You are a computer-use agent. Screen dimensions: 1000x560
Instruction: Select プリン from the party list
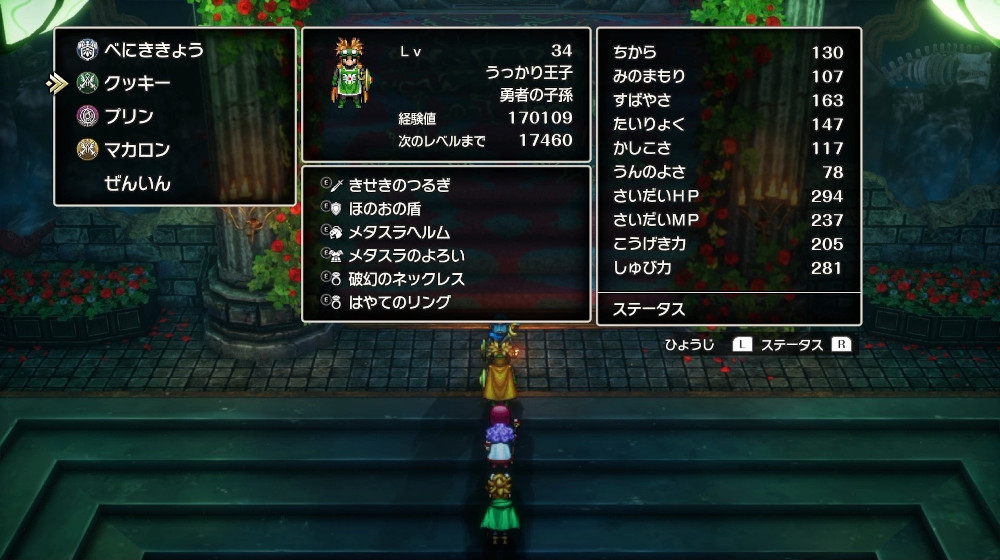[x=129, y=116]
